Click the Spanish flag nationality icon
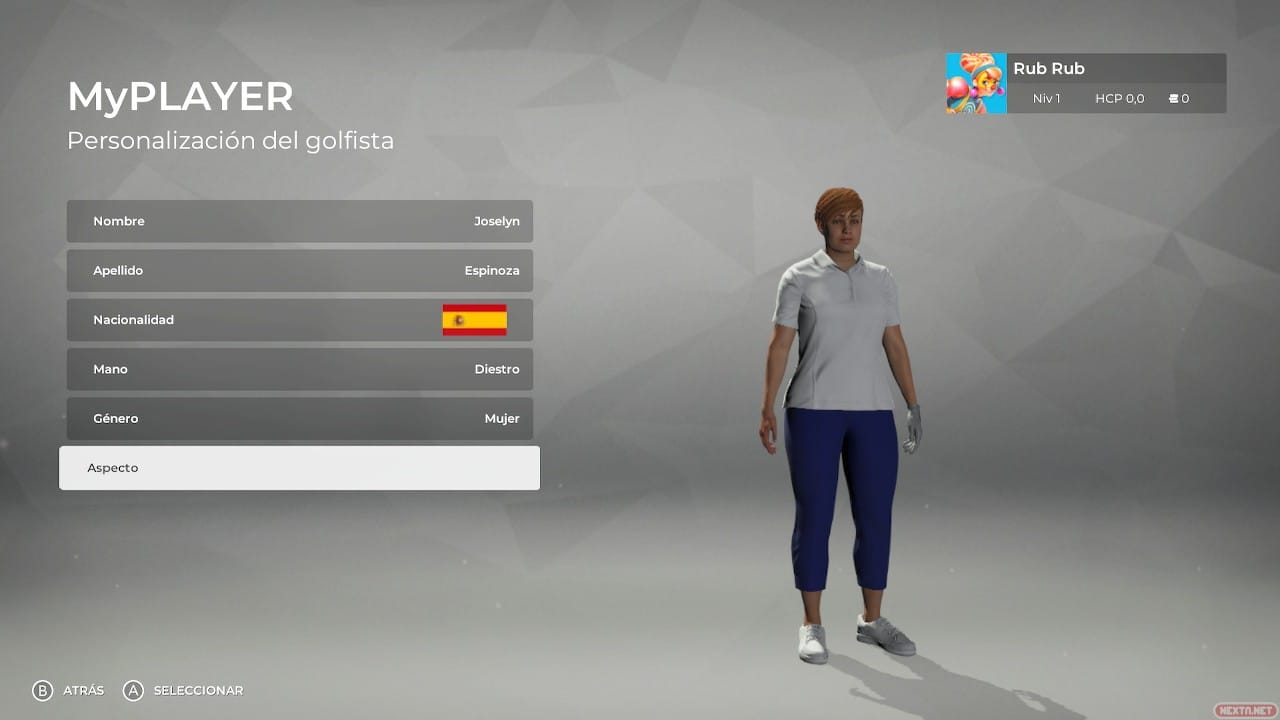The width and height of the screenshot is (1280, 720). click(x=475, y=319)
